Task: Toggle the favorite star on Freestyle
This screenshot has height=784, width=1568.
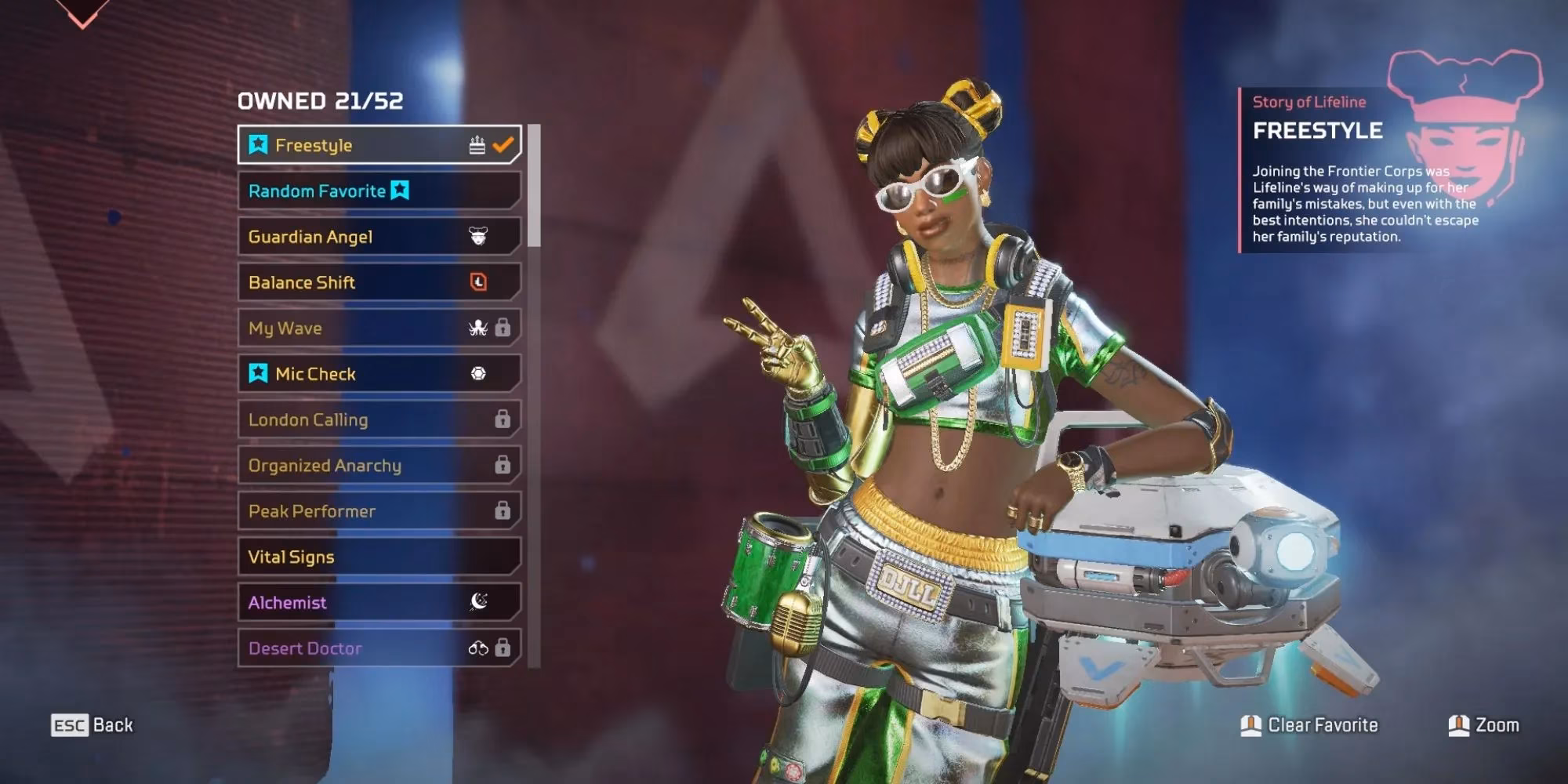Action: coord(259,144)
